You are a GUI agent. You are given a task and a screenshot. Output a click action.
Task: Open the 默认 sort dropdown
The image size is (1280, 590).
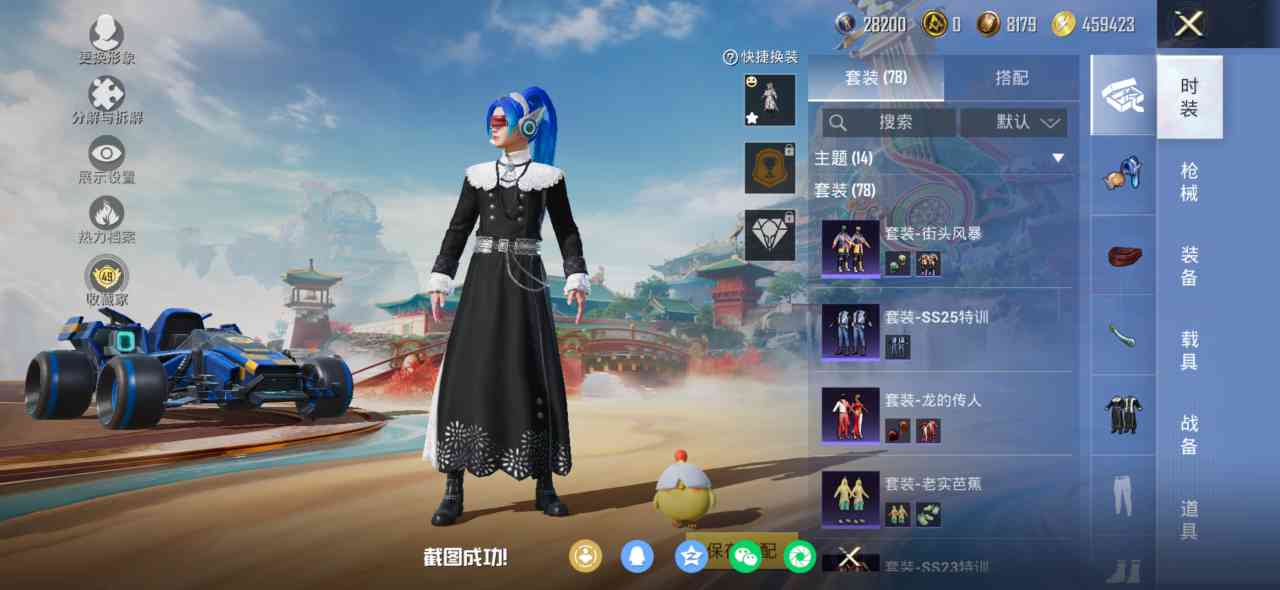(1013, 122)
